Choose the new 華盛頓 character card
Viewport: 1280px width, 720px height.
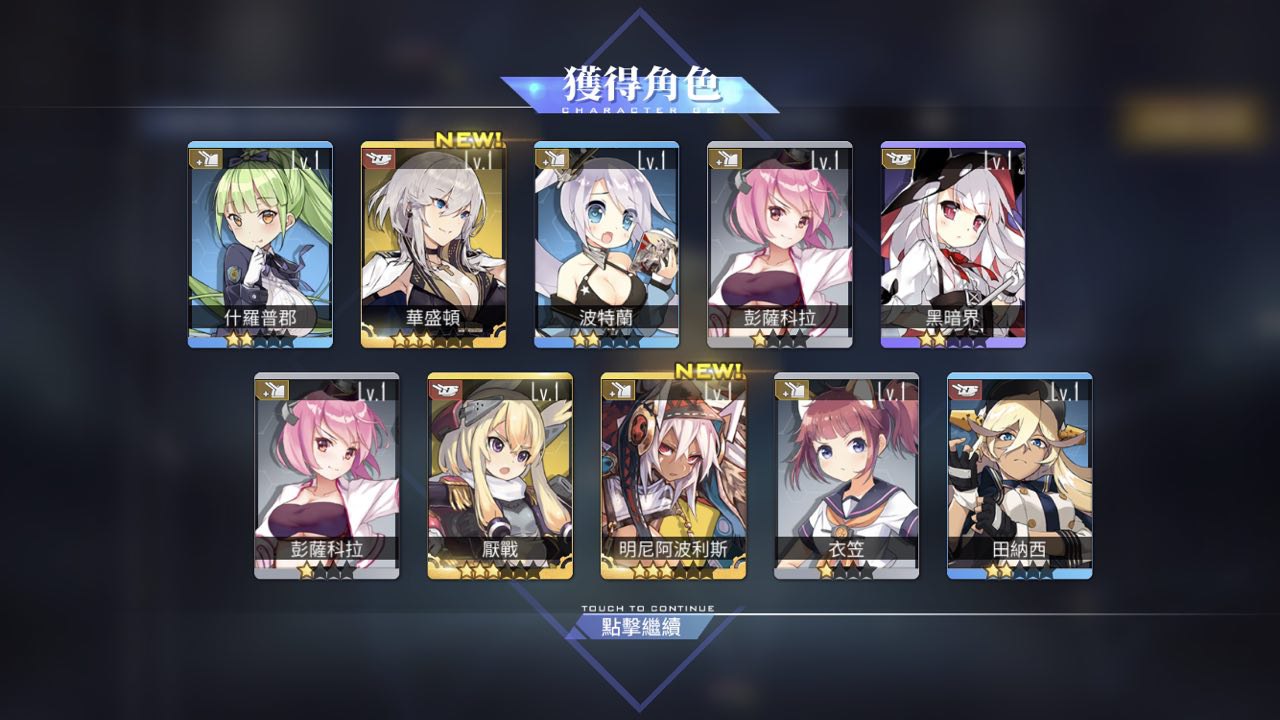(x=433, y=244)
